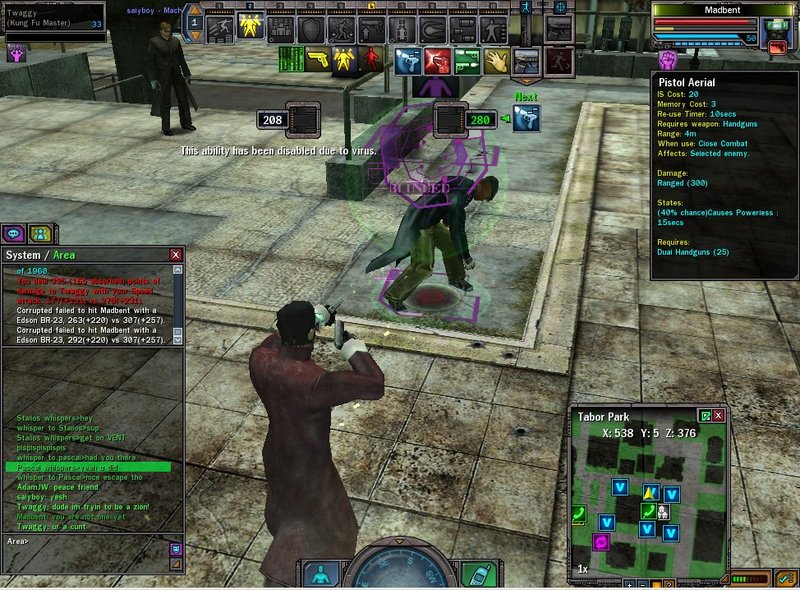Screen dimensions: 800x590
Task: Zoom out the minimap with minus button
Action: click(x=642, y=583)
